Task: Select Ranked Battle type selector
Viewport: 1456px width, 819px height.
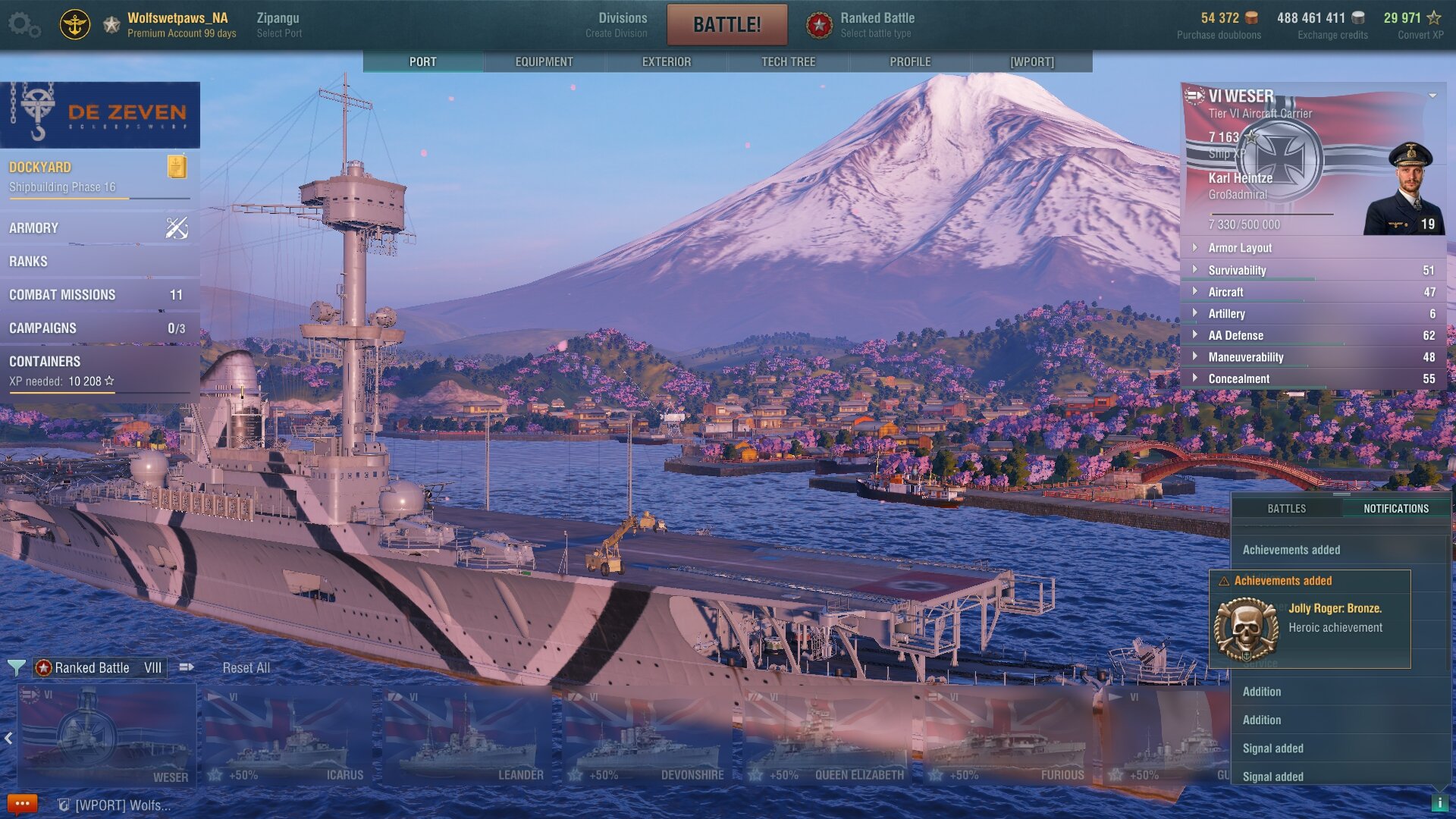Action: pyautogui.click(x=876, y=24)
